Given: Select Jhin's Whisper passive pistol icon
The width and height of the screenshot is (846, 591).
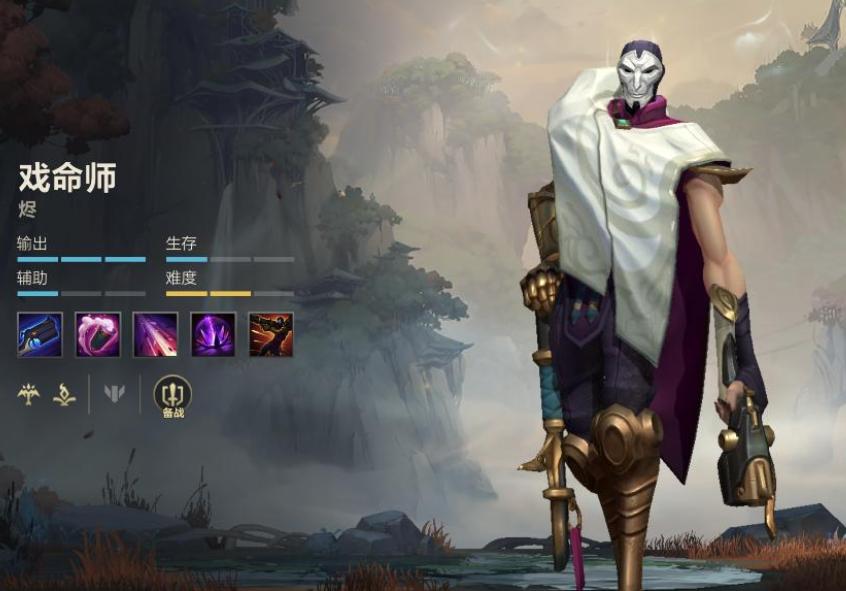Looking at the screenshot, I should 40,335.
